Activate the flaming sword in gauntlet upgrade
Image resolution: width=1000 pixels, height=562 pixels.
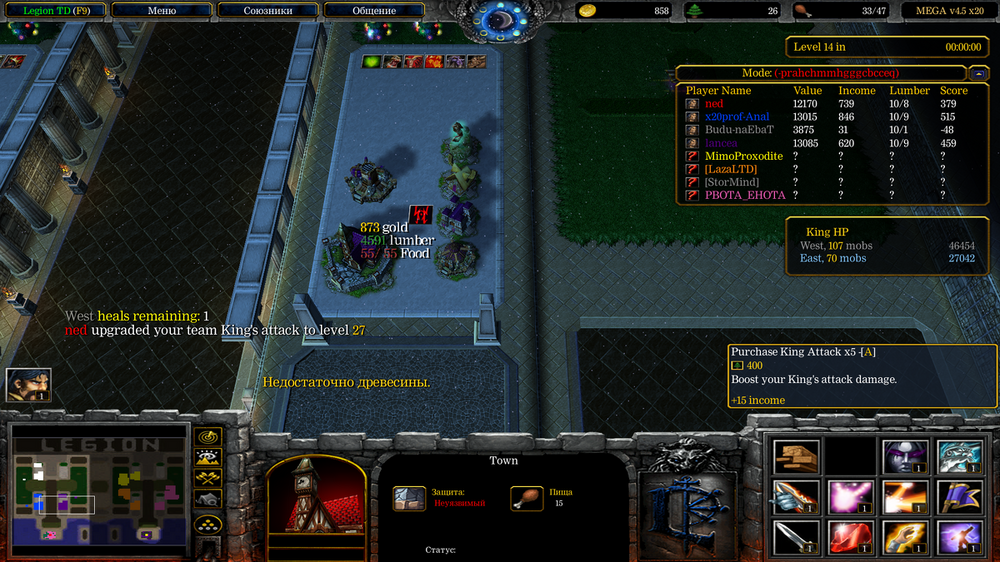click(797, 497)
